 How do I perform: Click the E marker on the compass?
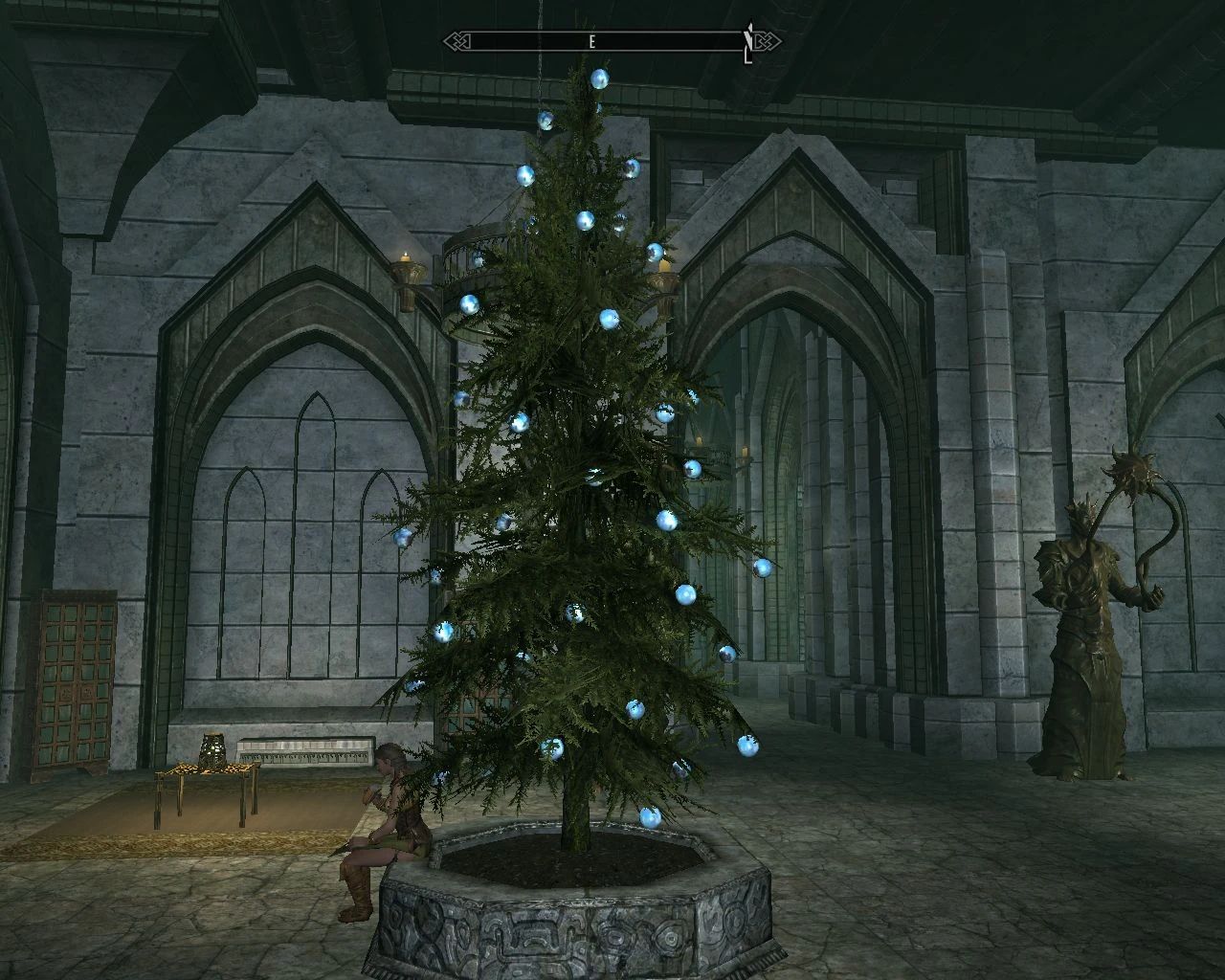click(x=590, y=40)
